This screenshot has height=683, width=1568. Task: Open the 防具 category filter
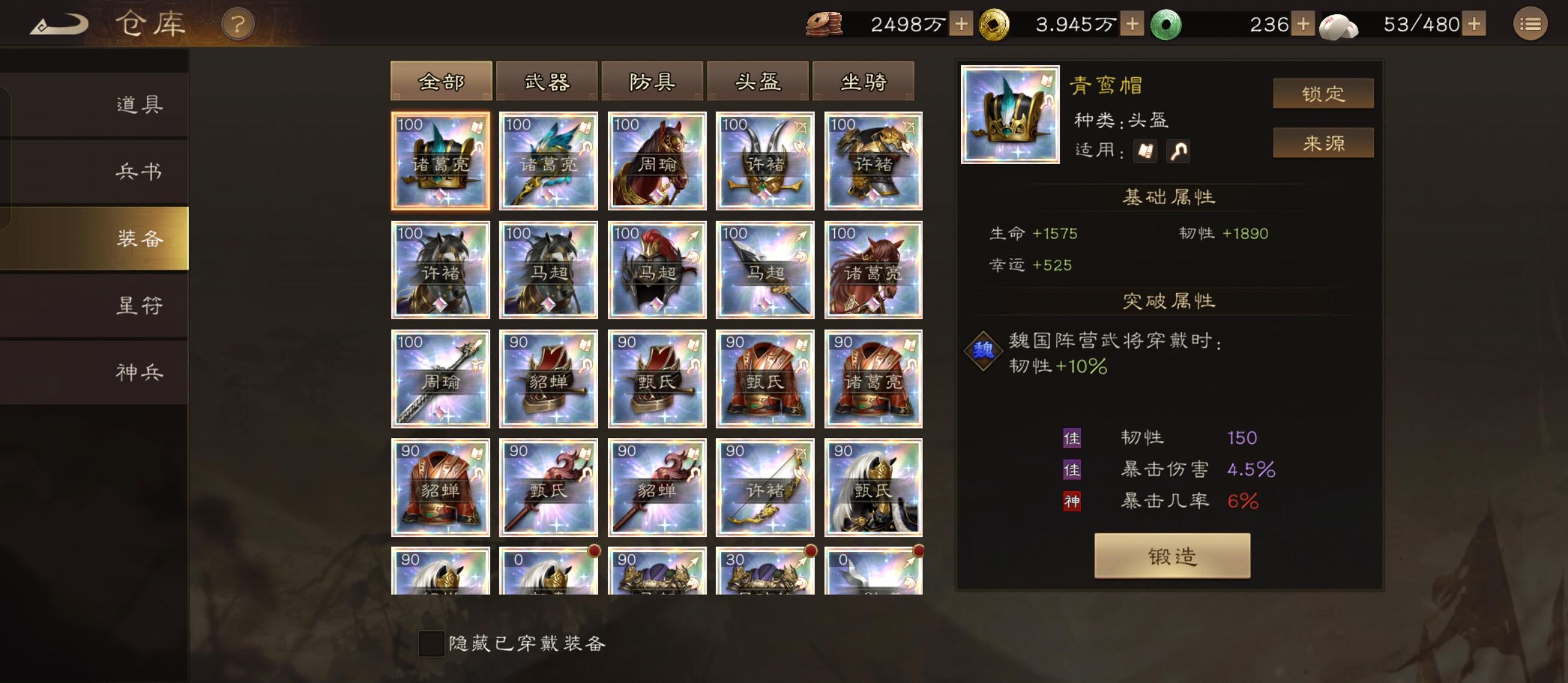[655, 81]
